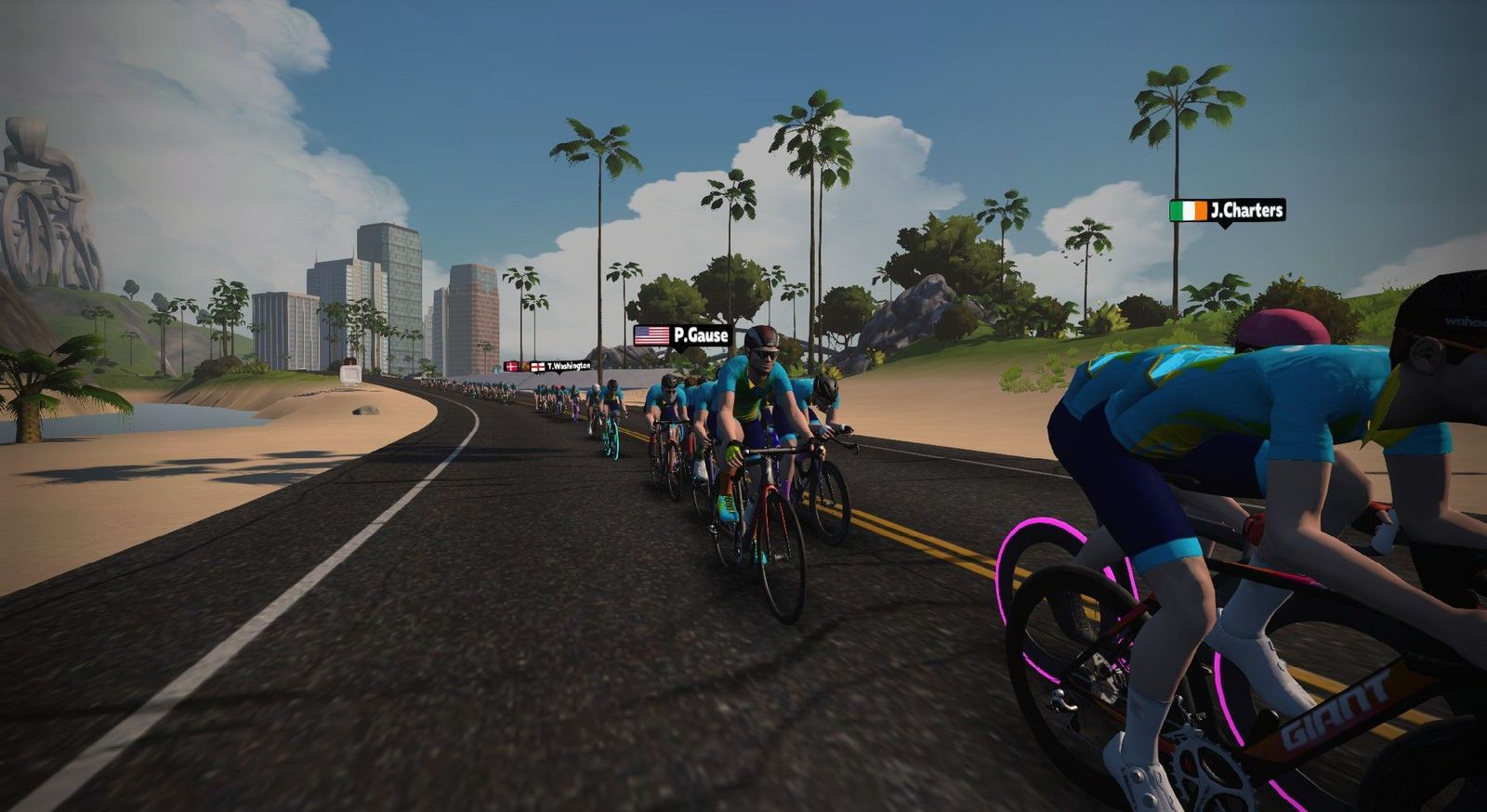Select the P.Gause rider name tag
The image size is (1487, 812).
click(x=681, y=335)
